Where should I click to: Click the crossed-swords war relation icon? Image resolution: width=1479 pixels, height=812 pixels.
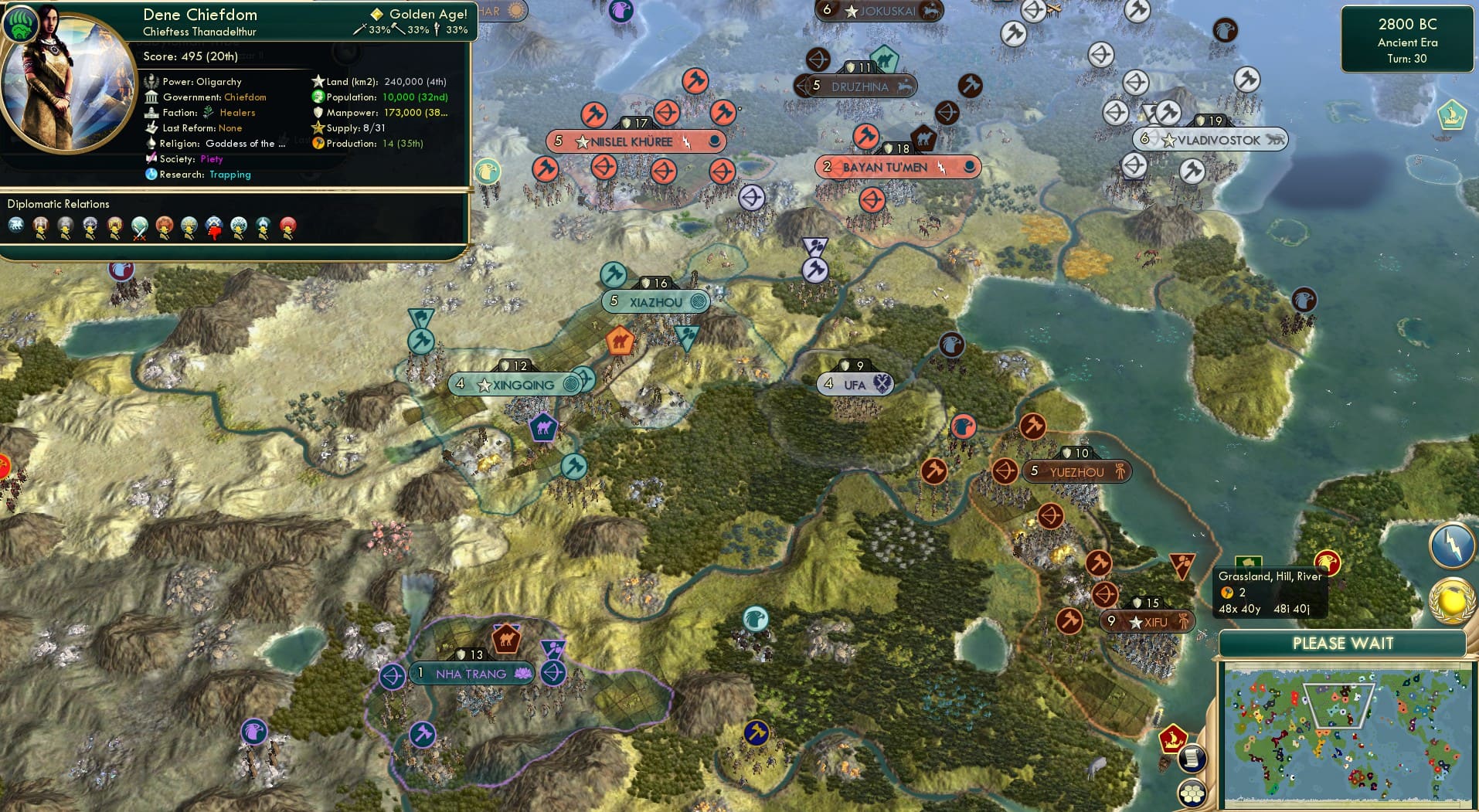pos(139,229)
